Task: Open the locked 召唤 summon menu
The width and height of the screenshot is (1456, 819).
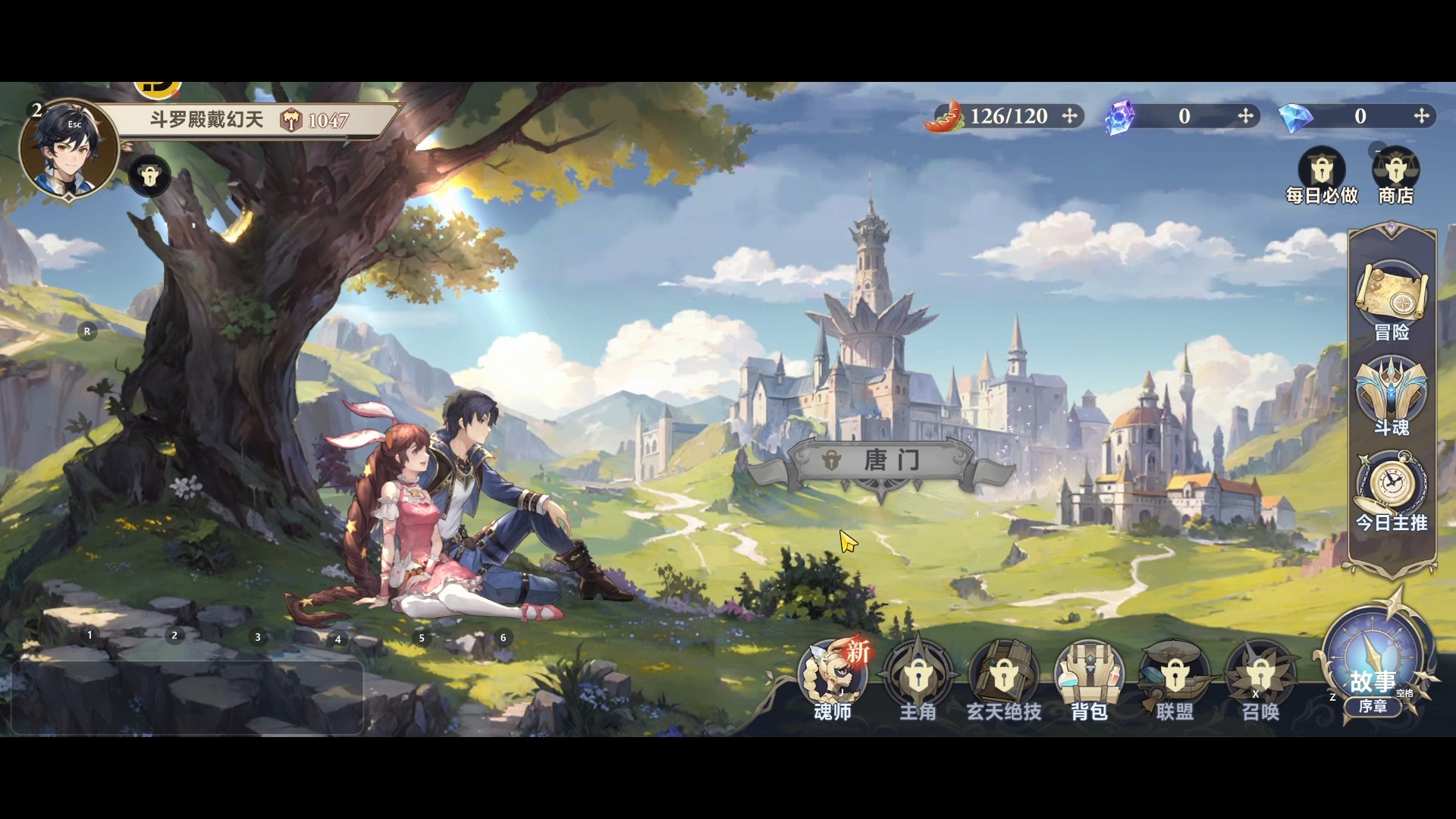Action: coord(1260,676)
